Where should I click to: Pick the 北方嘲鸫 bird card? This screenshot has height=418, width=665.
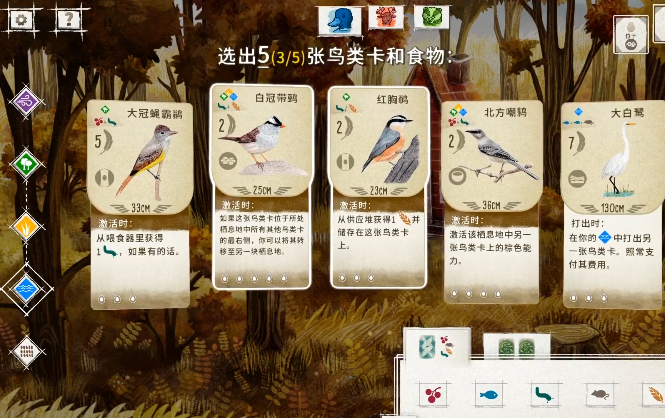[493, 200]
